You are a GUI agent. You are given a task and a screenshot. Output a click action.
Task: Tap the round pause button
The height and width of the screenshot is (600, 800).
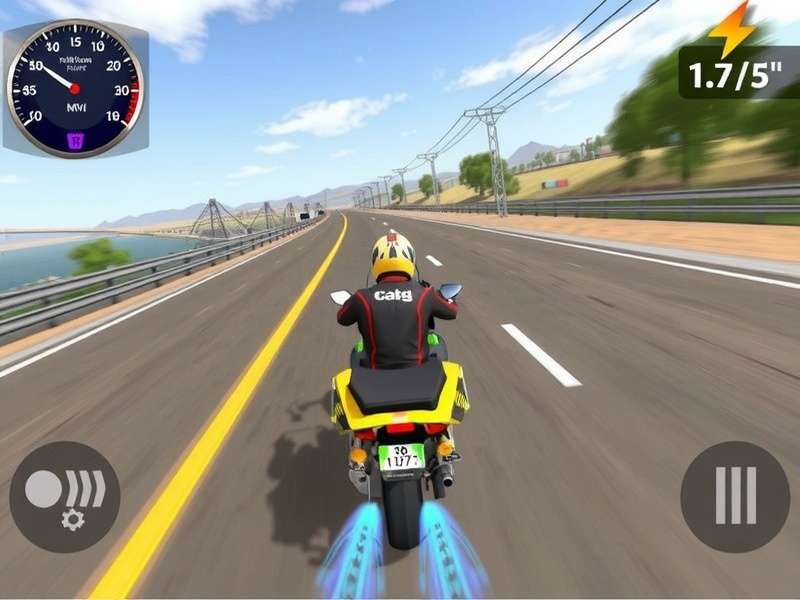[x=735, y=496]
